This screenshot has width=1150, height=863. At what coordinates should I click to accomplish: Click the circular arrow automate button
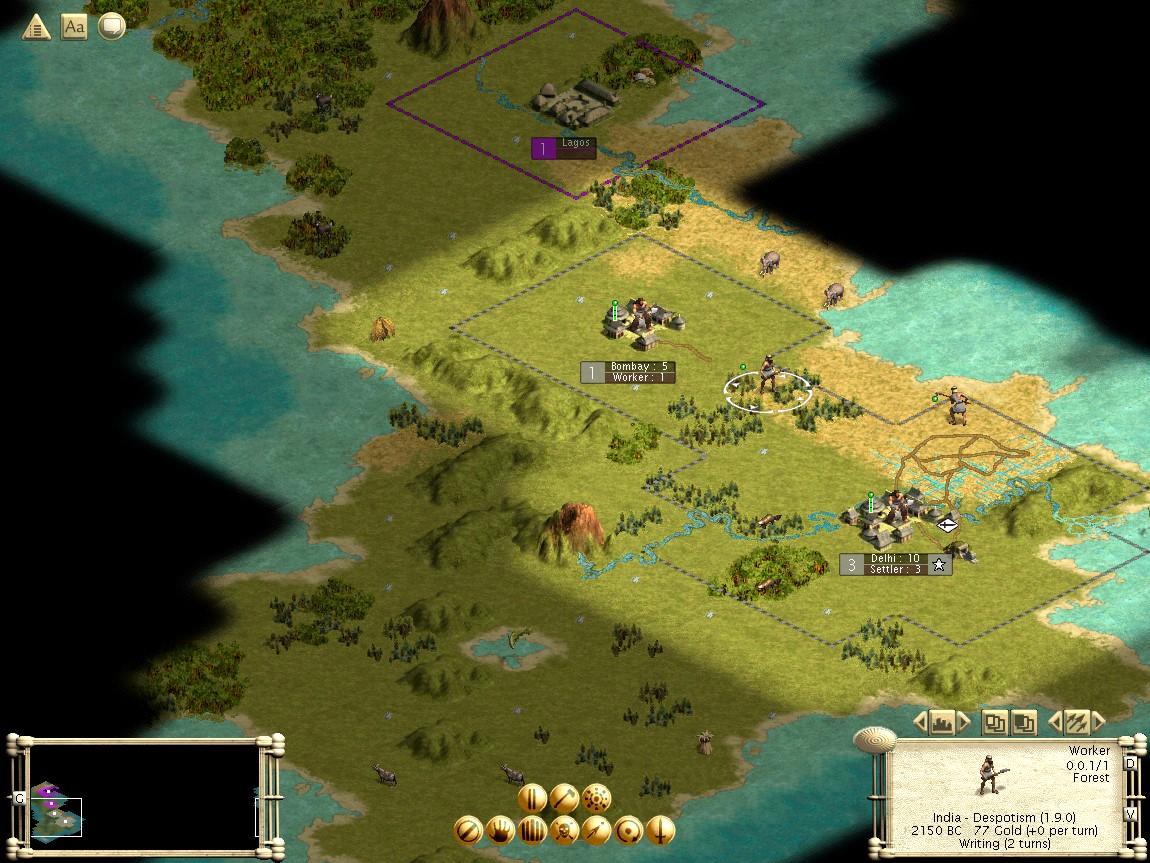pos(629,830)
